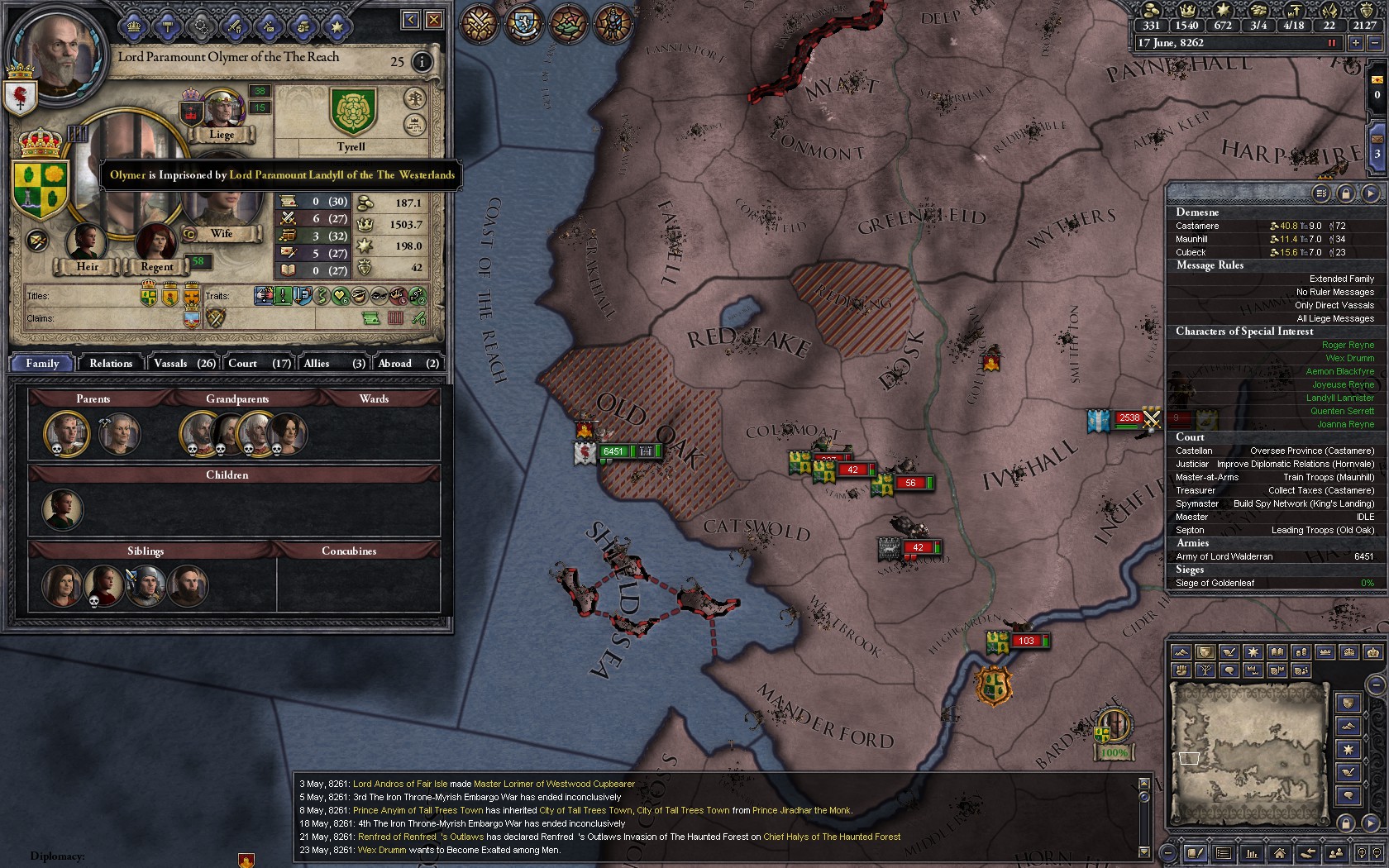Screen dimensions: 1389x868
Task: Open the Vassals tab
Action: pos(184,364)
